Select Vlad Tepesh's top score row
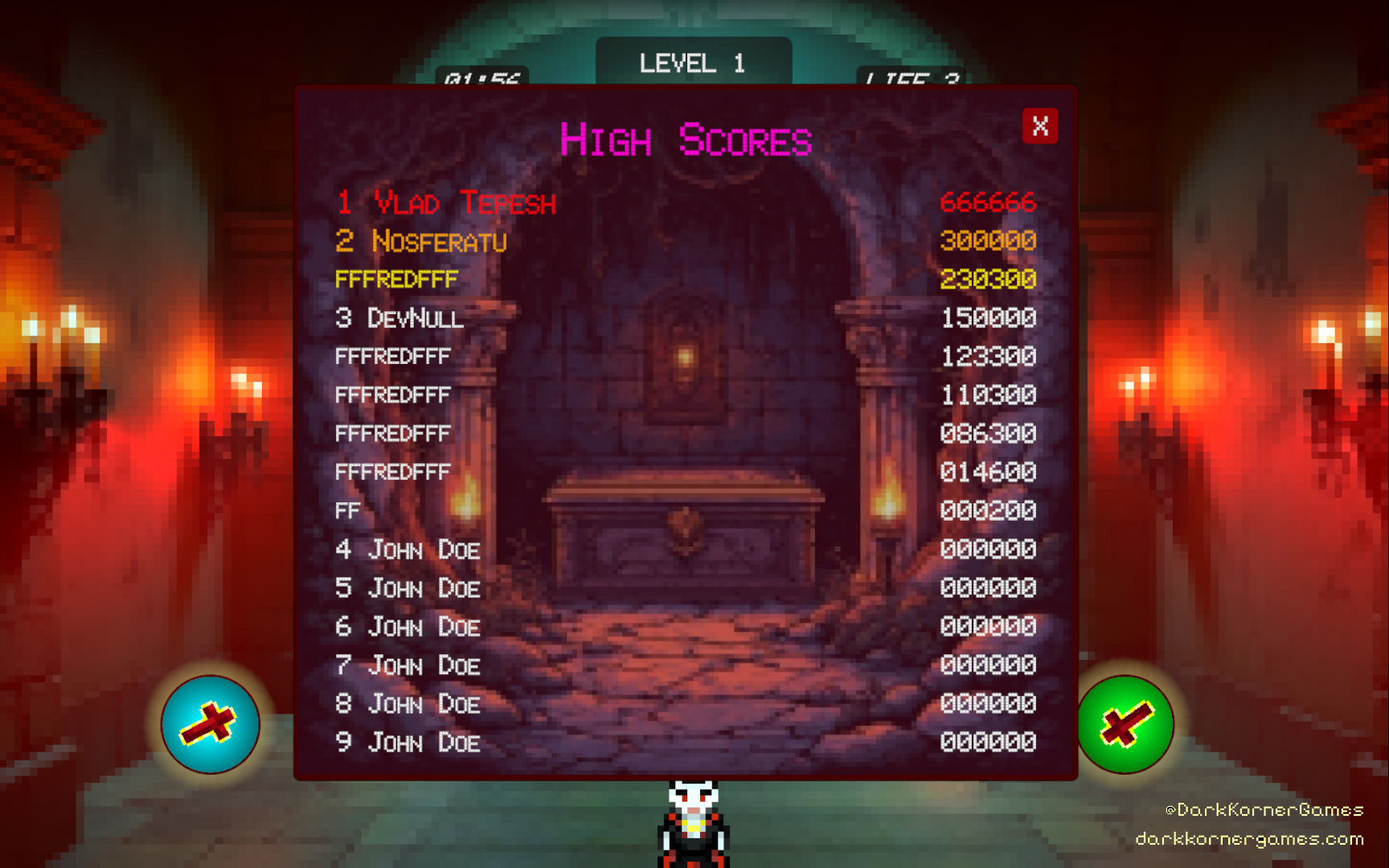1389x868 pixels. (685, 203)
